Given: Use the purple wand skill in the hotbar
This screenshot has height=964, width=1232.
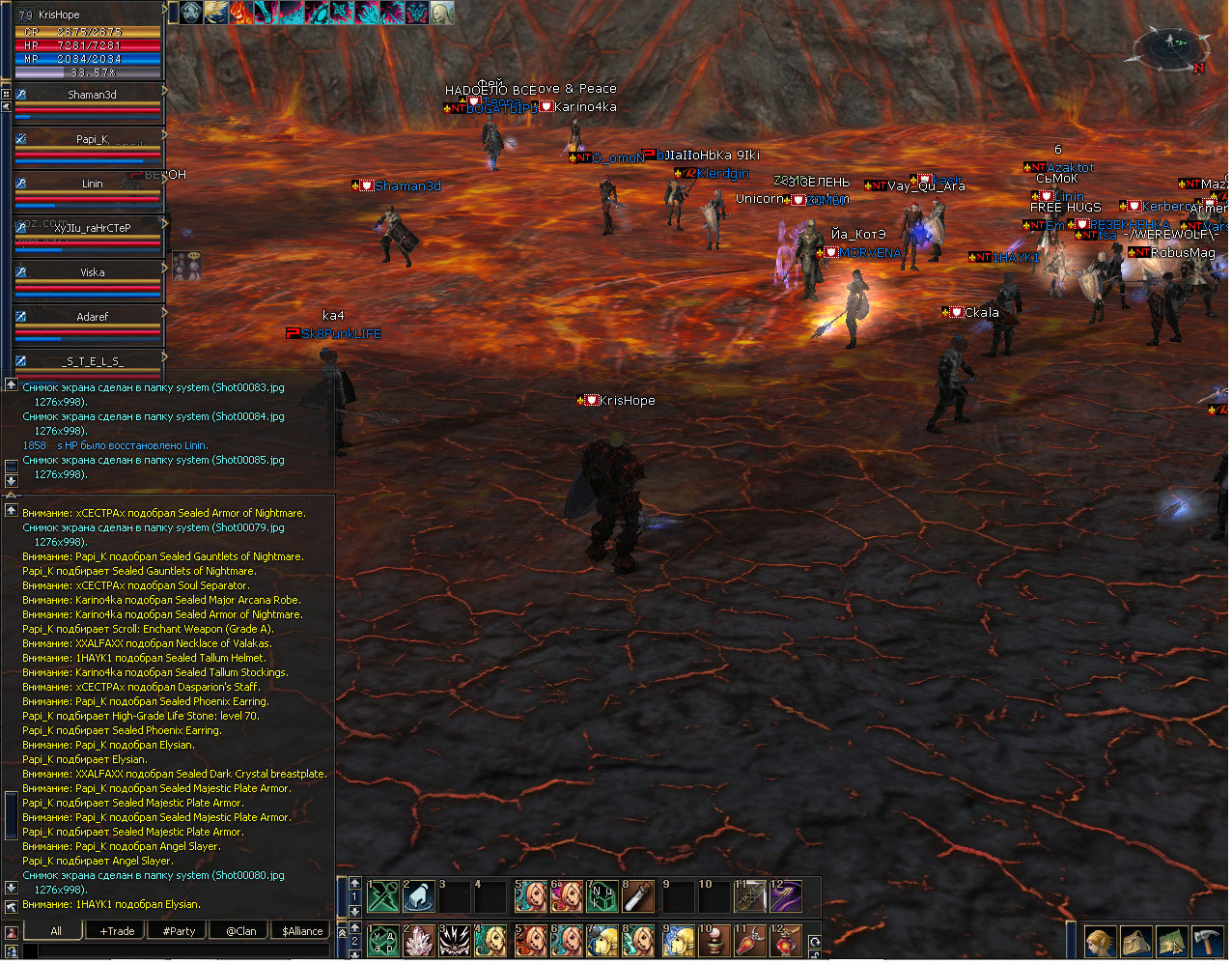Looking at the screenshot, I should click(785, 897).
